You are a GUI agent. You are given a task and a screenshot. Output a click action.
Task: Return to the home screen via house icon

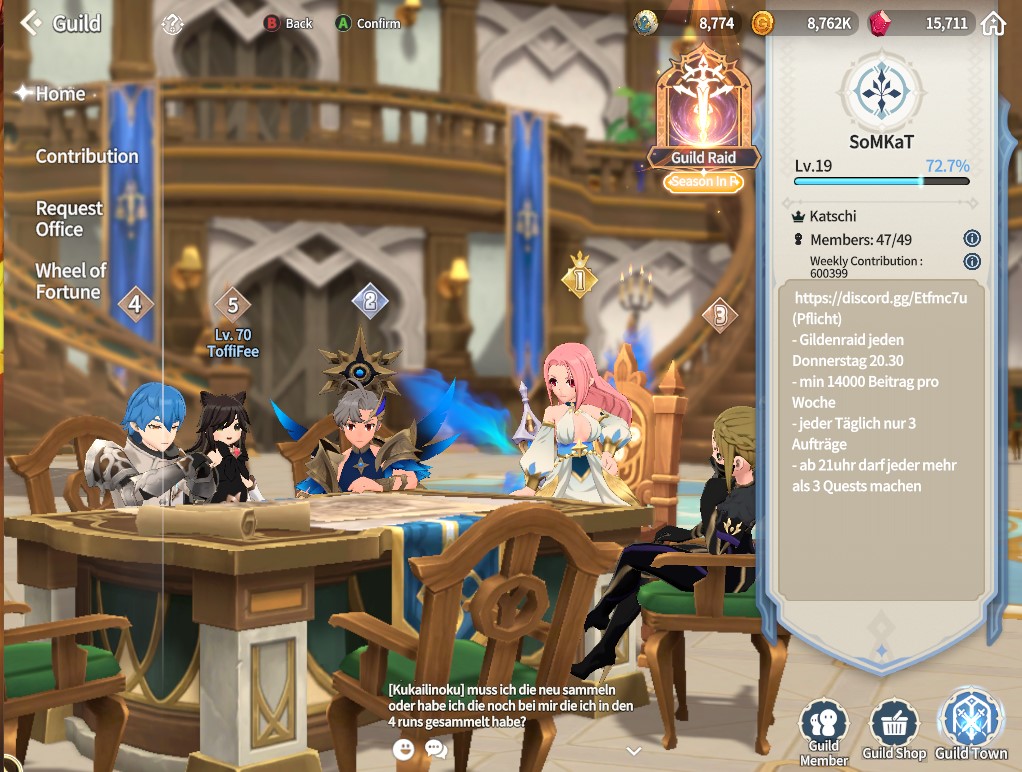point(993,23)
